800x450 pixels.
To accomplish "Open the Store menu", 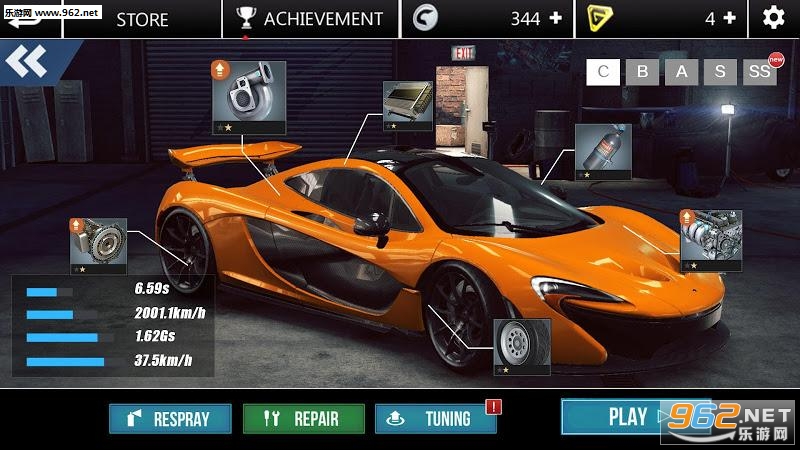I will 142,18.
